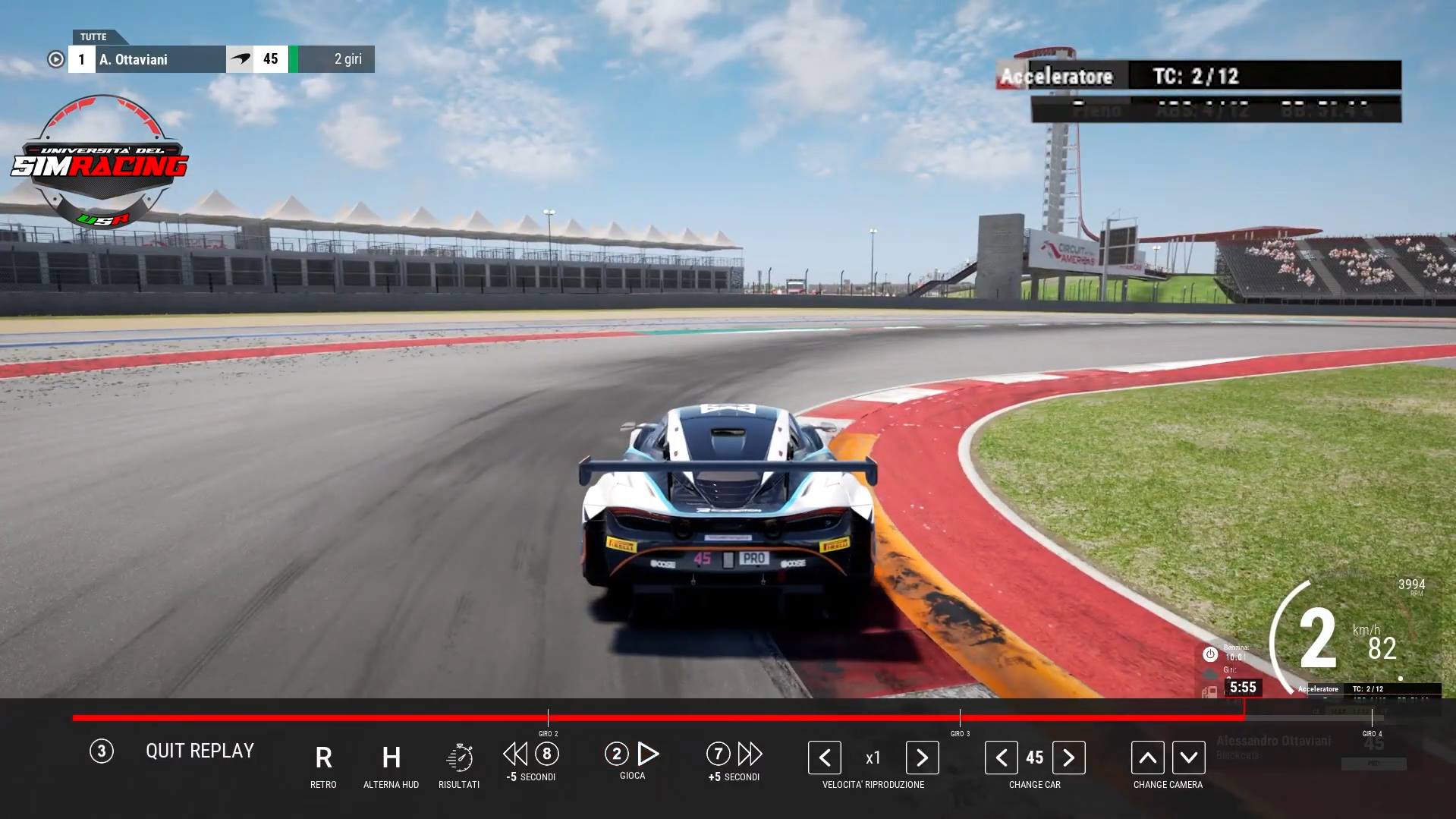Increase the replay playback speed

(x=922, y=758)
